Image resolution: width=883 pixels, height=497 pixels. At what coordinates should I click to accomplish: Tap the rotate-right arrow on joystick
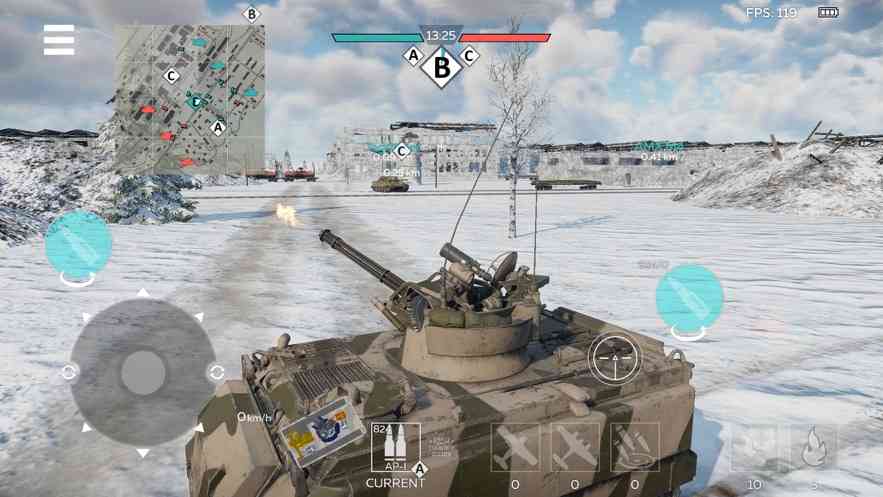pos(217,372)
